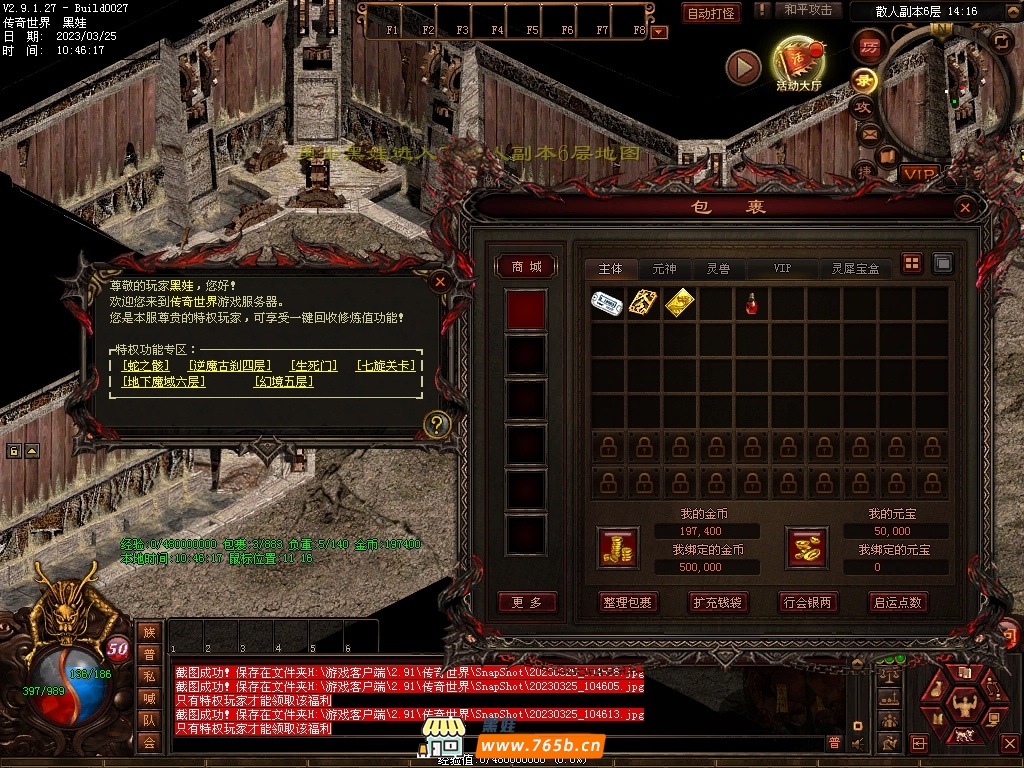This screenshot has width=1024, height=768.
Task: Choose the 生死门 teleport link
Action: click(x=313, y=366)
